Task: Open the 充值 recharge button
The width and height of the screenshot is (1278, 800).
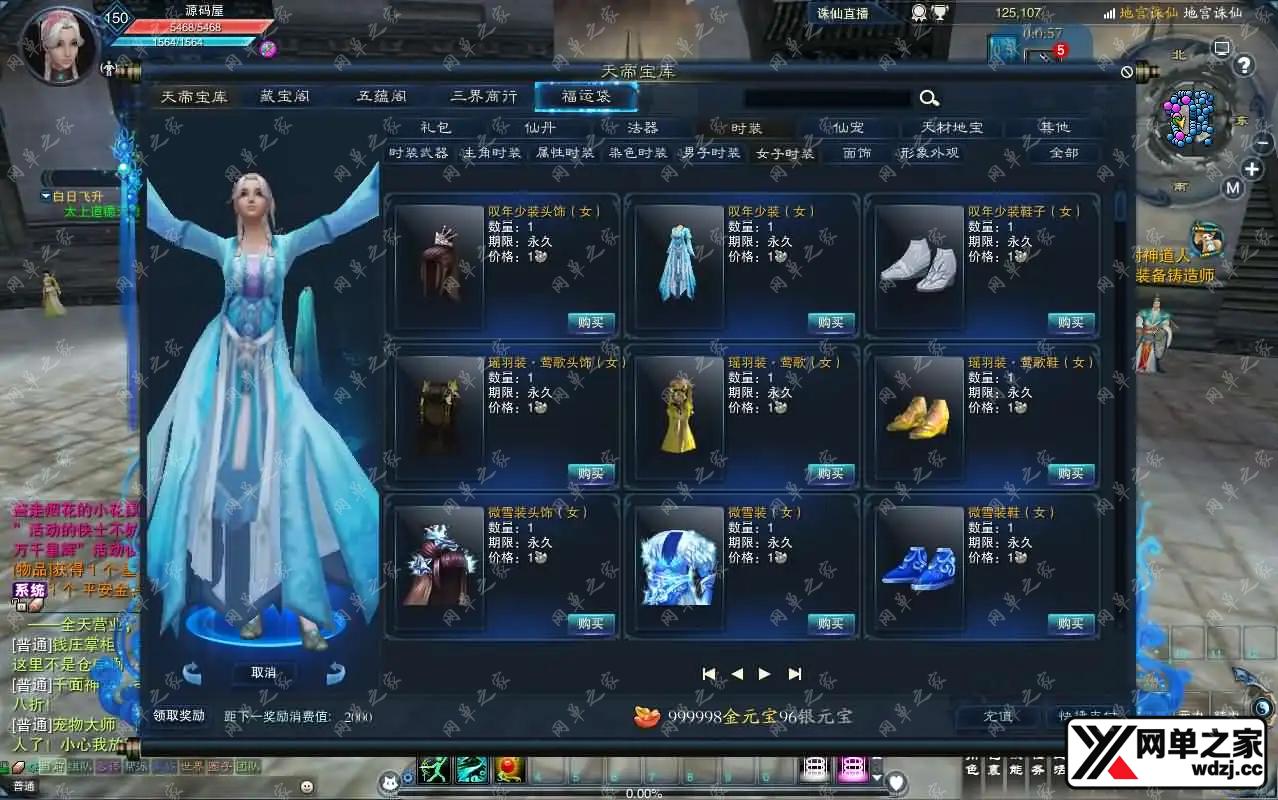Action: 997,716
